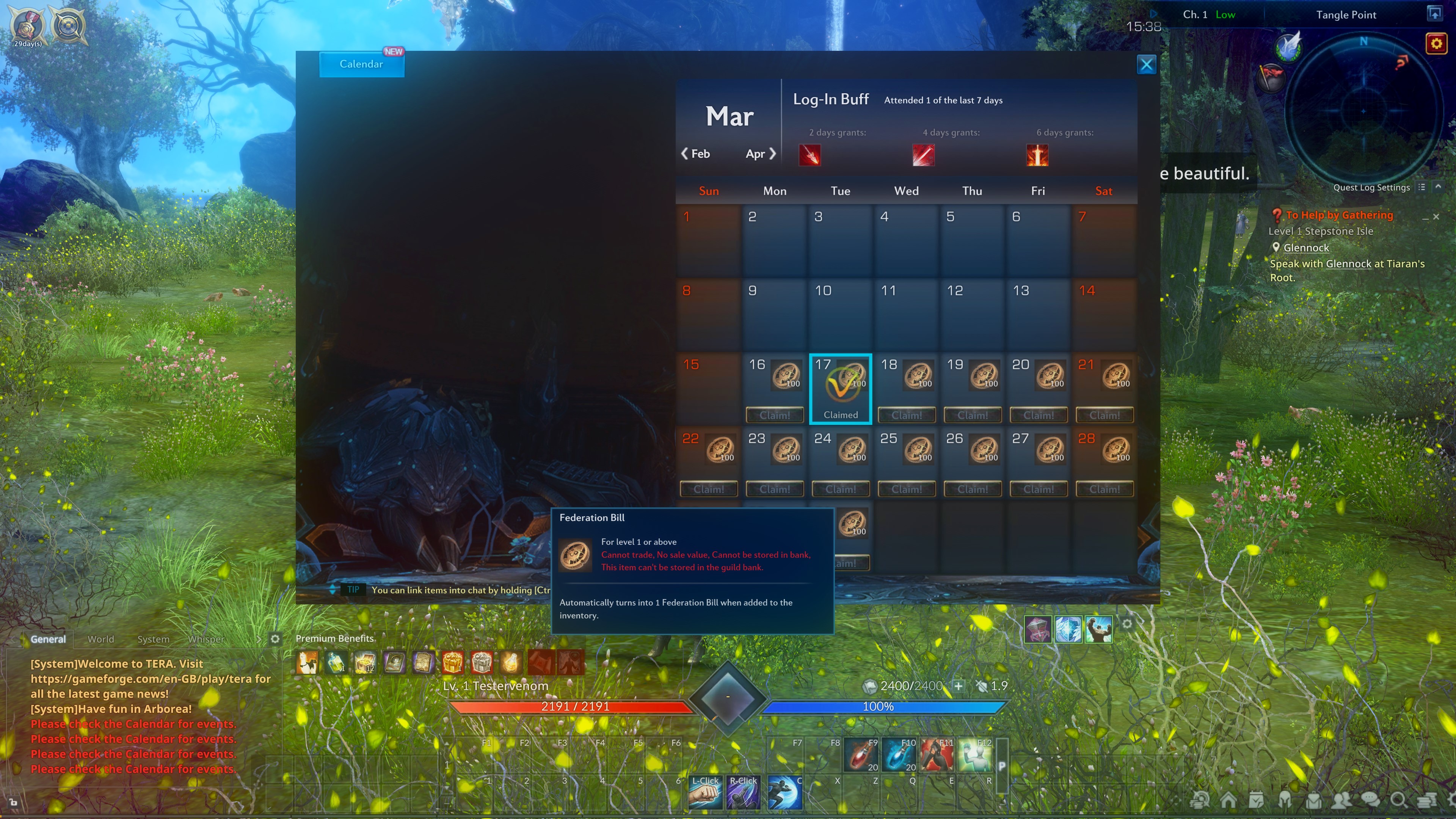Select the Calendar tab
Image resolution: width=1456 pixels, height=819 pixels.
point(361,64)
